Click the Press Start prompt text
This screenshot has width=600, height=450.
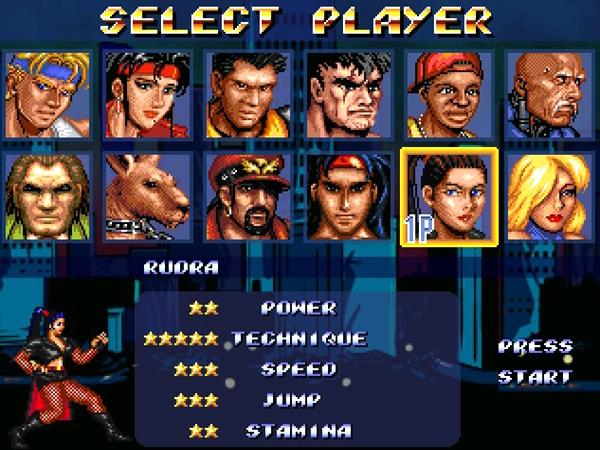coord(535,362)
